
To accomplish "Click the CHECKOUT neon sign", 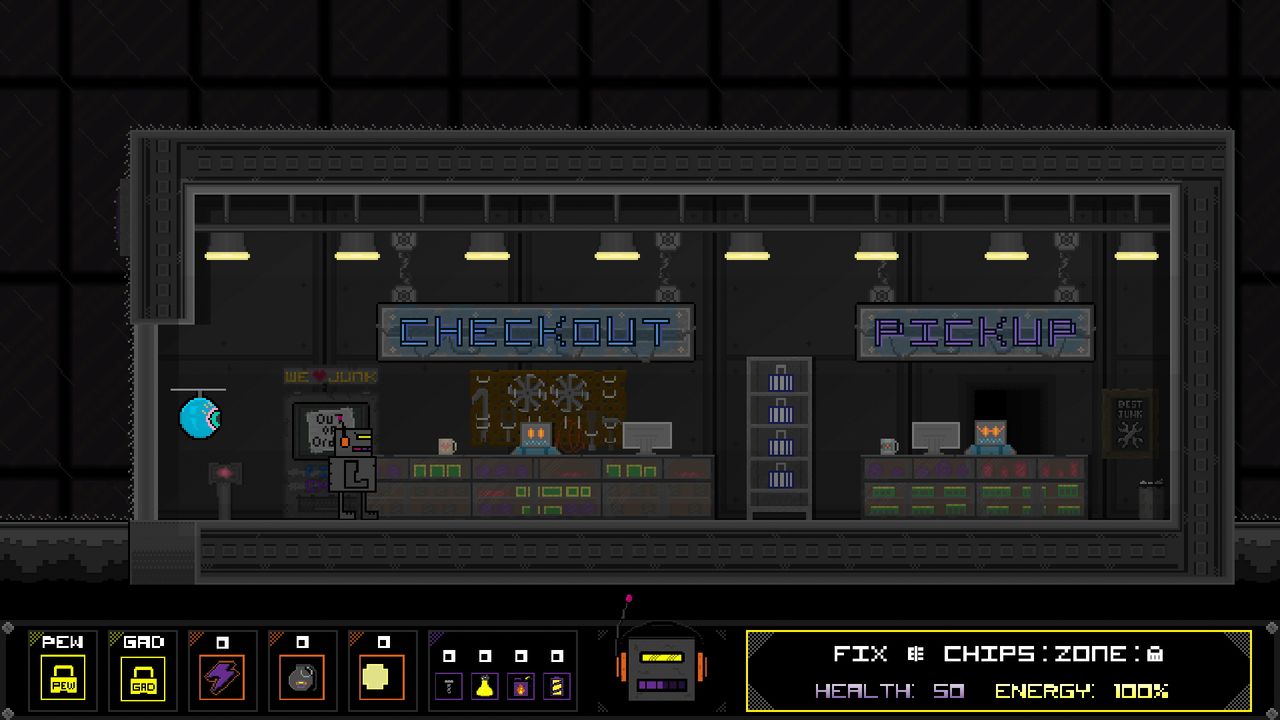I will 536,331.
